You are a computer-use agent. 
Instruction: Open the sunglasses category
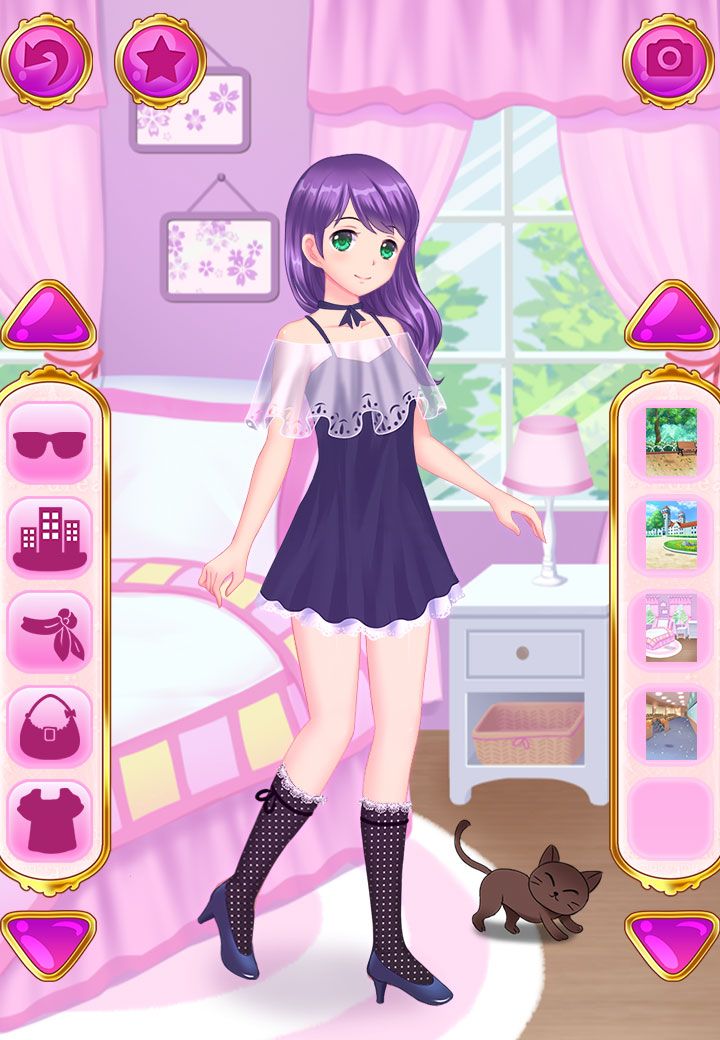point(50,443)
